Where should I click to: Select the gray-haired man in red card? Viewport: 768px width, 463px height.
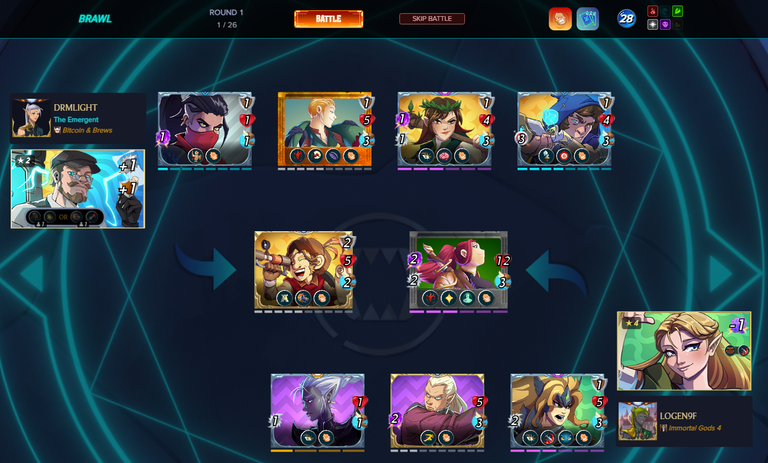click(437, 411)
